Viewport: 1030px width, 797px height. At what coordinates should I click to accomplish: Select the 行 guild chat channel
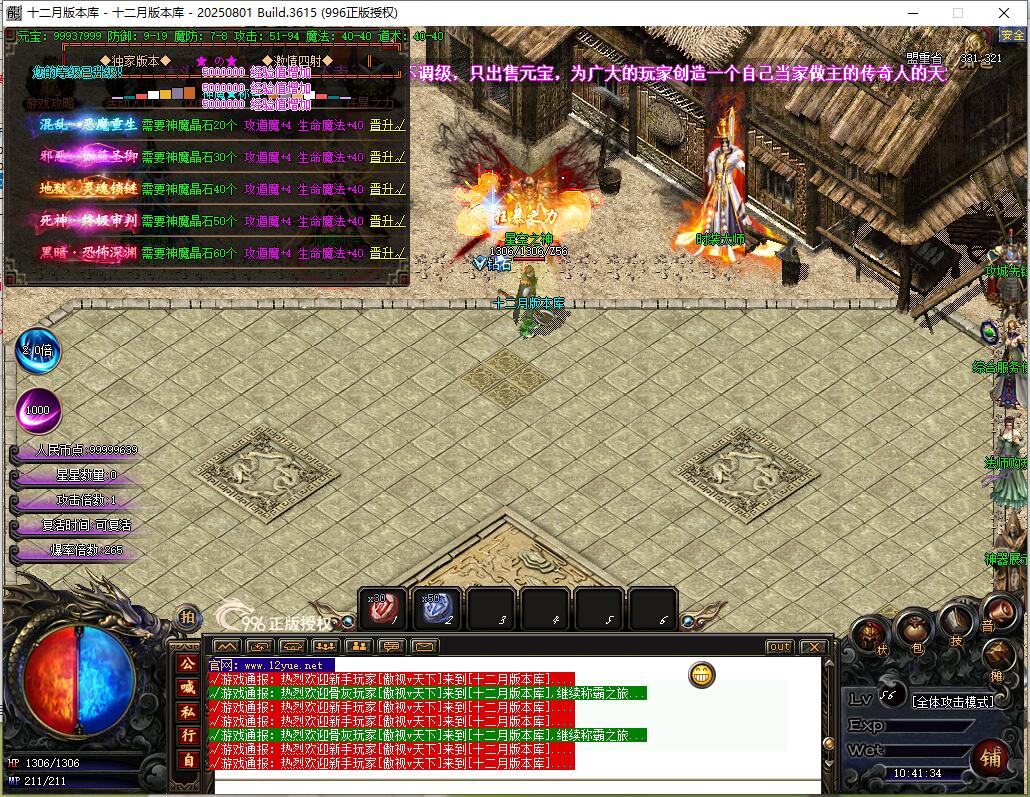click(186, 735)
